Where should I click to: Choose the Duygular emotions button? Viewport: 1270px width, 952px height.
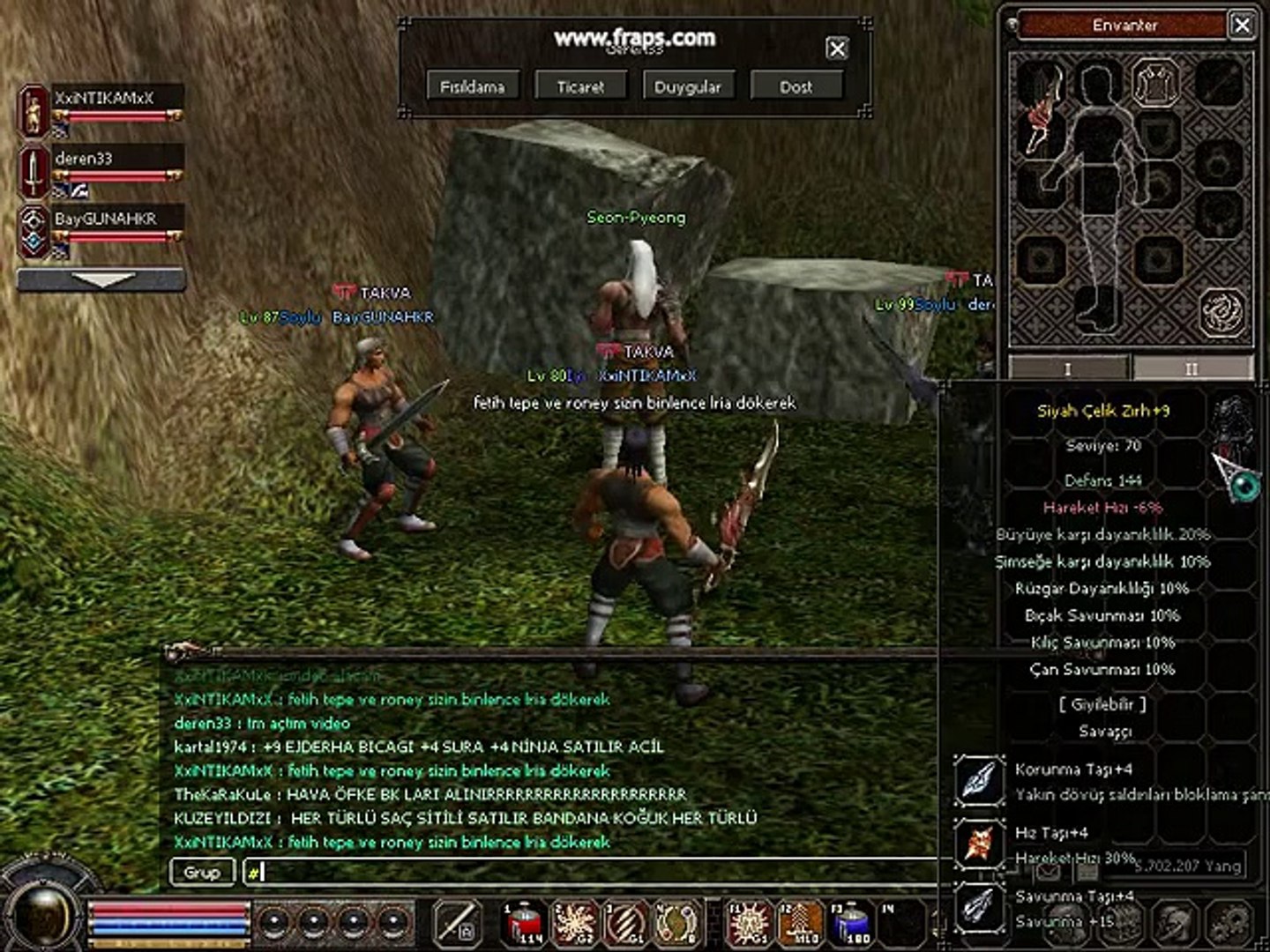point(687,86)
